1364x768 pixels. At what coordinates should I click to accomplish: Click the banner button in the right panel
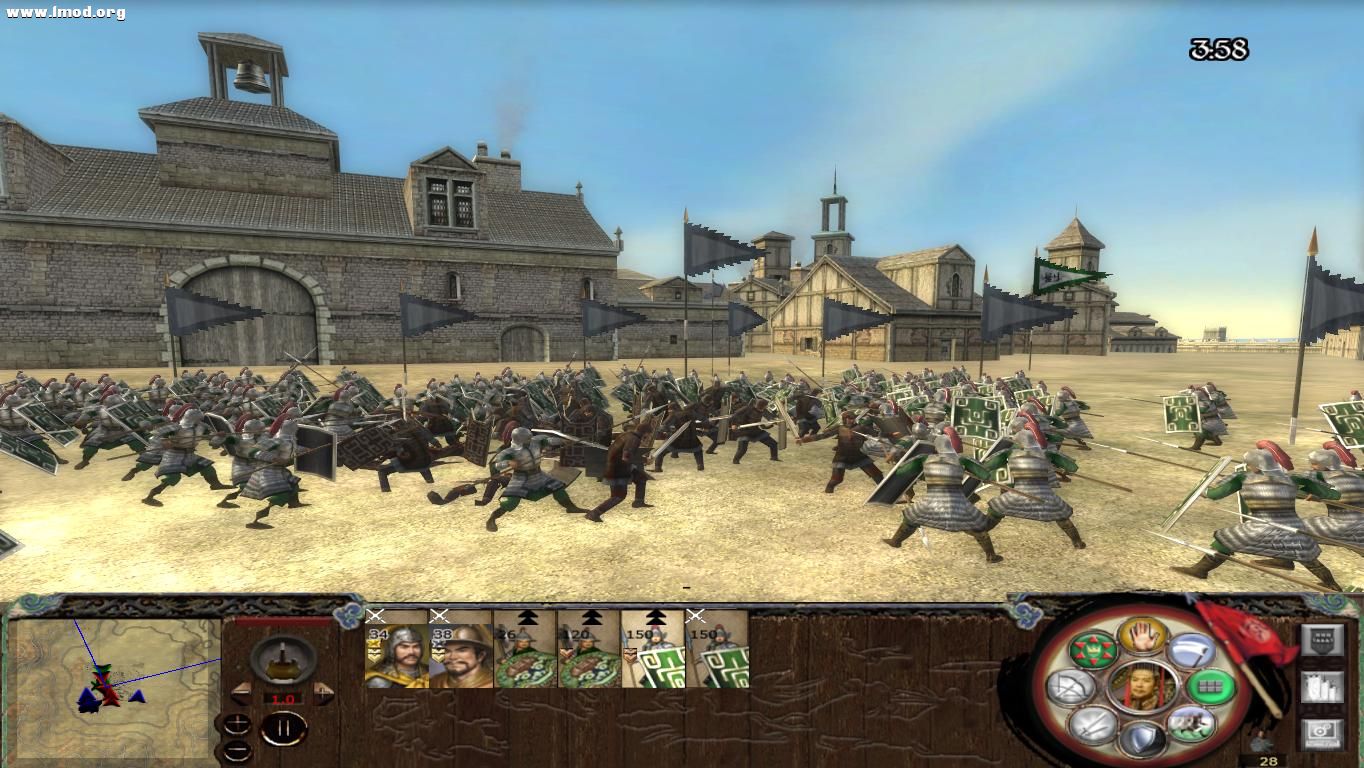tap(1323, 639)
